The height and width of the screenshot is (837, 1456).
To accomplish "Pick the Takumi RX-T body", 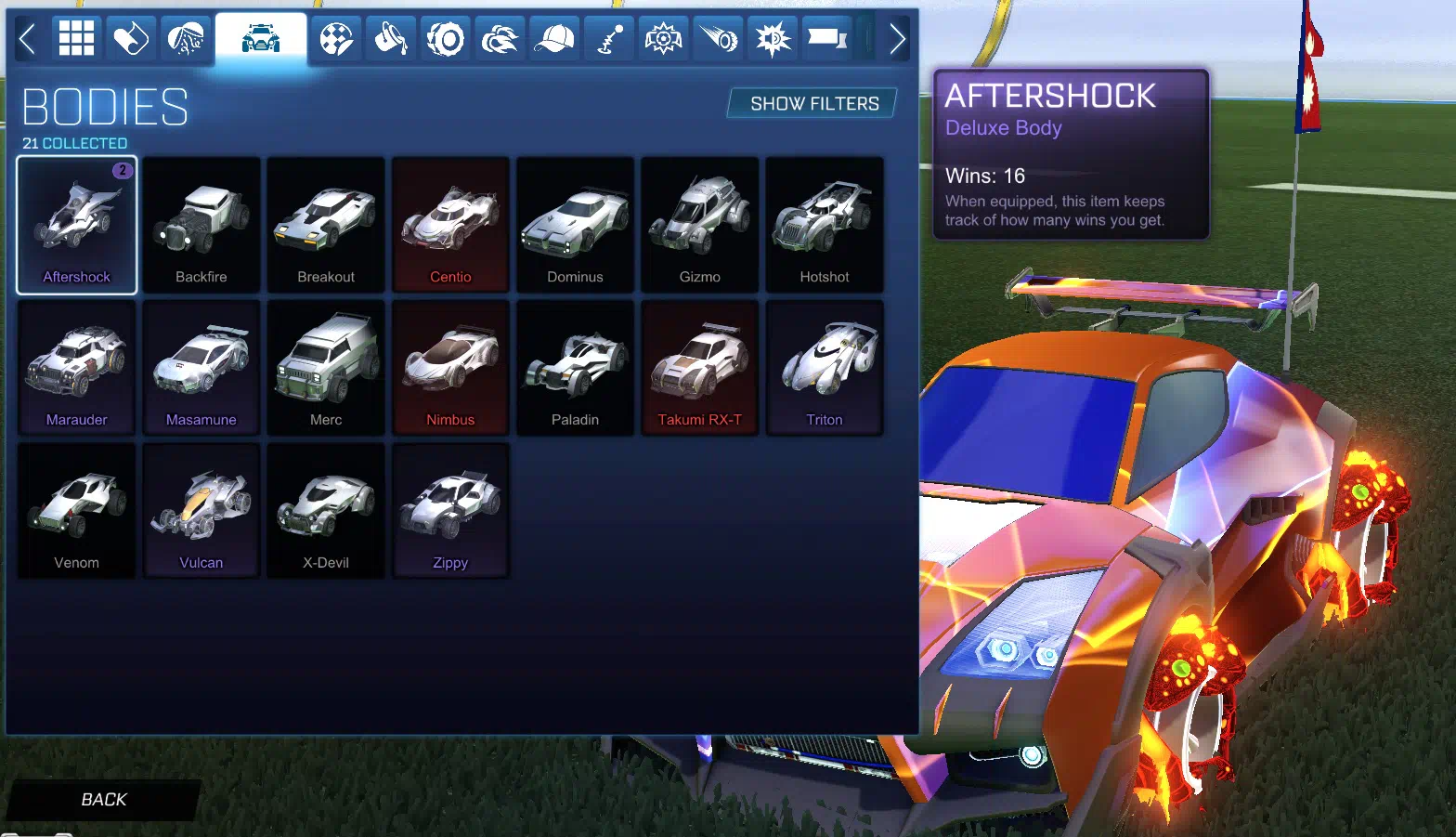I will tap(699, 369).
